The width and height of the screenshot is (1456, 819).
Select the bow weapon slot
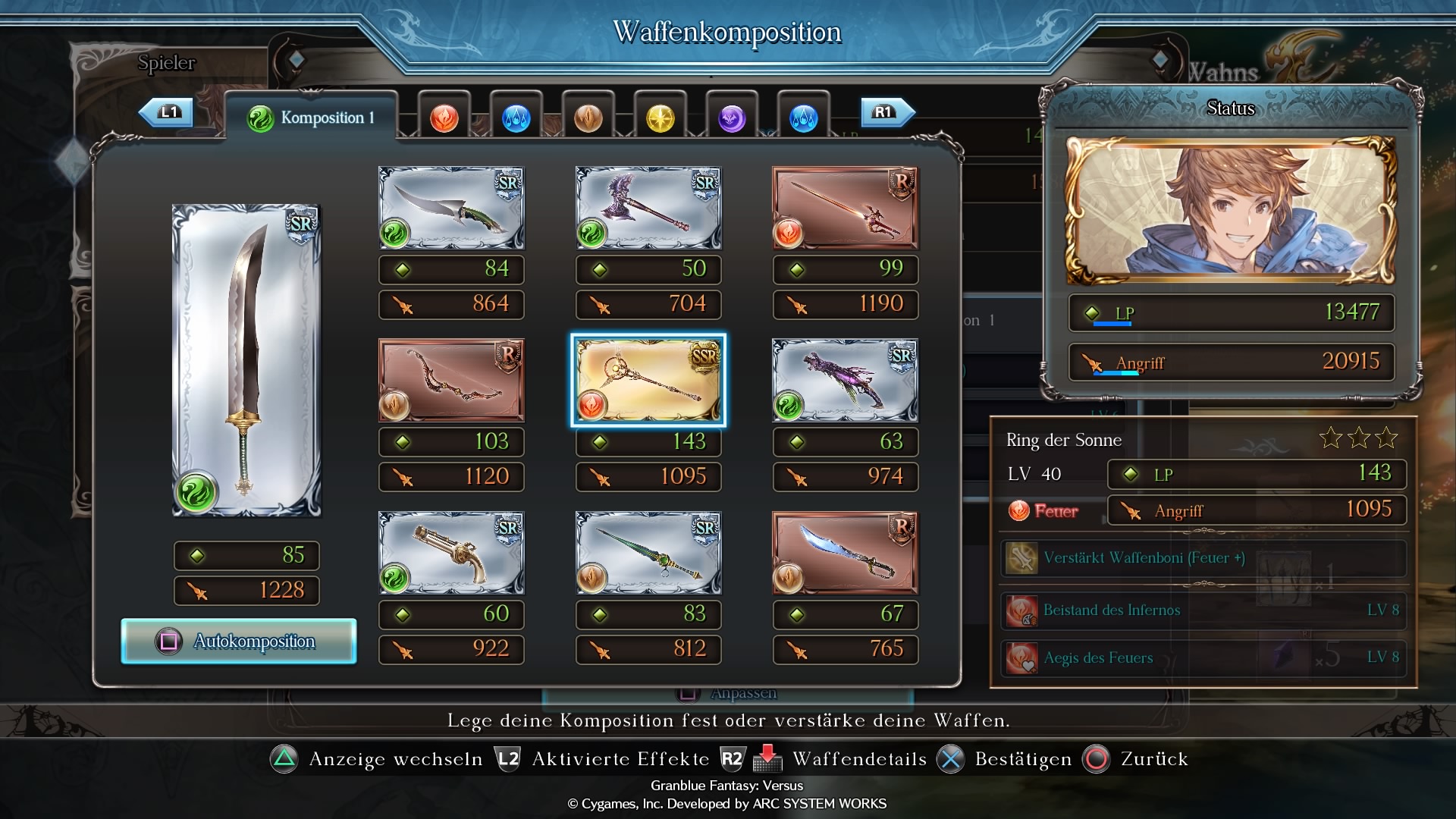click(451, 380)
